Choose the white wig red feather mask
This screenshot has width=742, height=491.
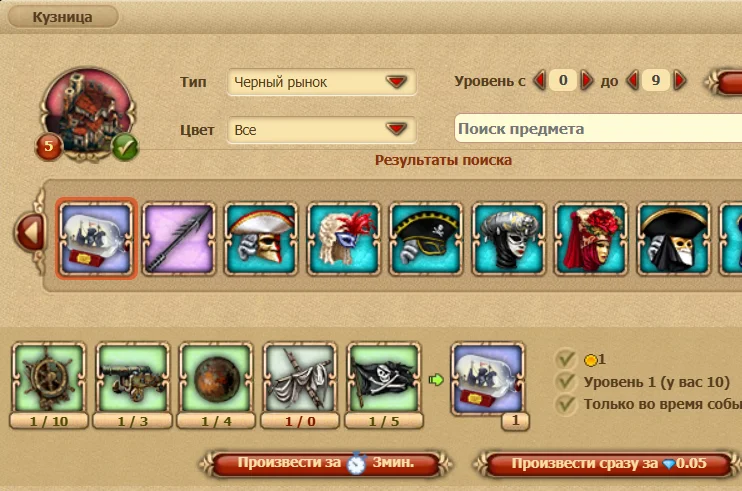point(343,239)
